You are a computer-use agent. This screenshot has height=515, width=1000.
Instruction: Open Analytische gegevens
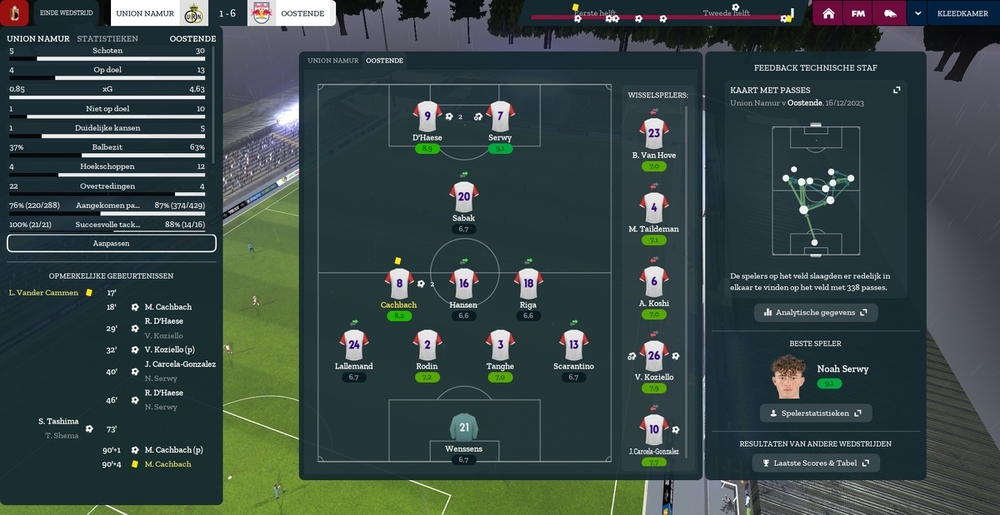[x=816, y=313]
